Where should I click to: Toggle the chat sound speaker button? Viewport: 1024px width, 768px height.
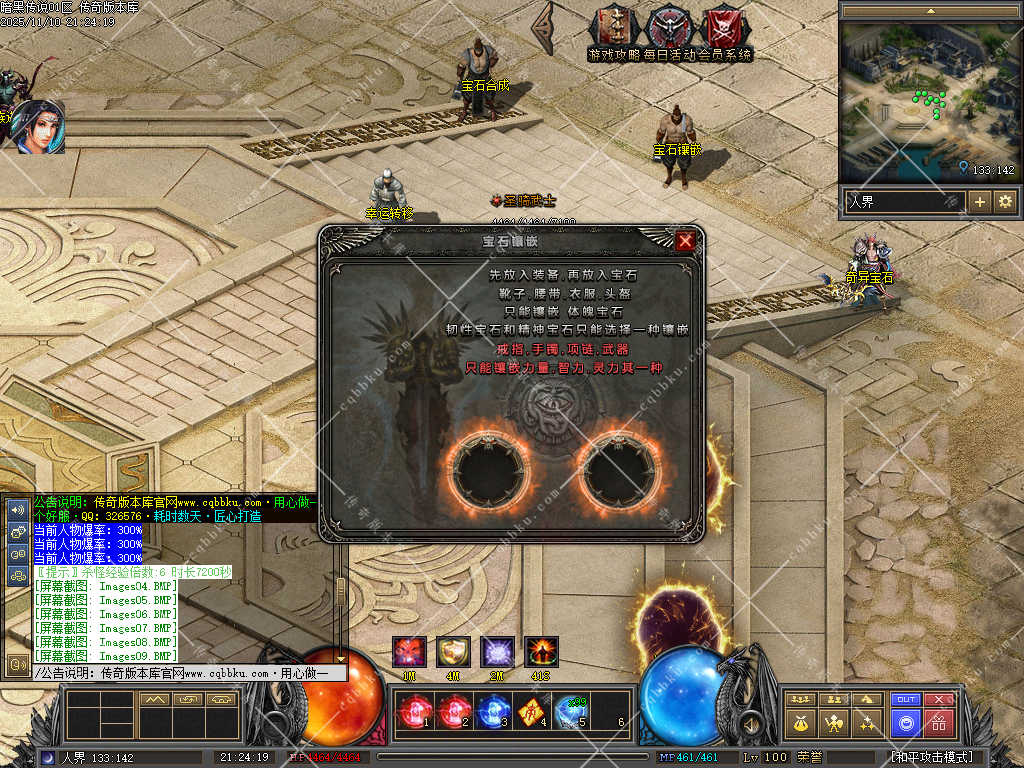(17, 509)
